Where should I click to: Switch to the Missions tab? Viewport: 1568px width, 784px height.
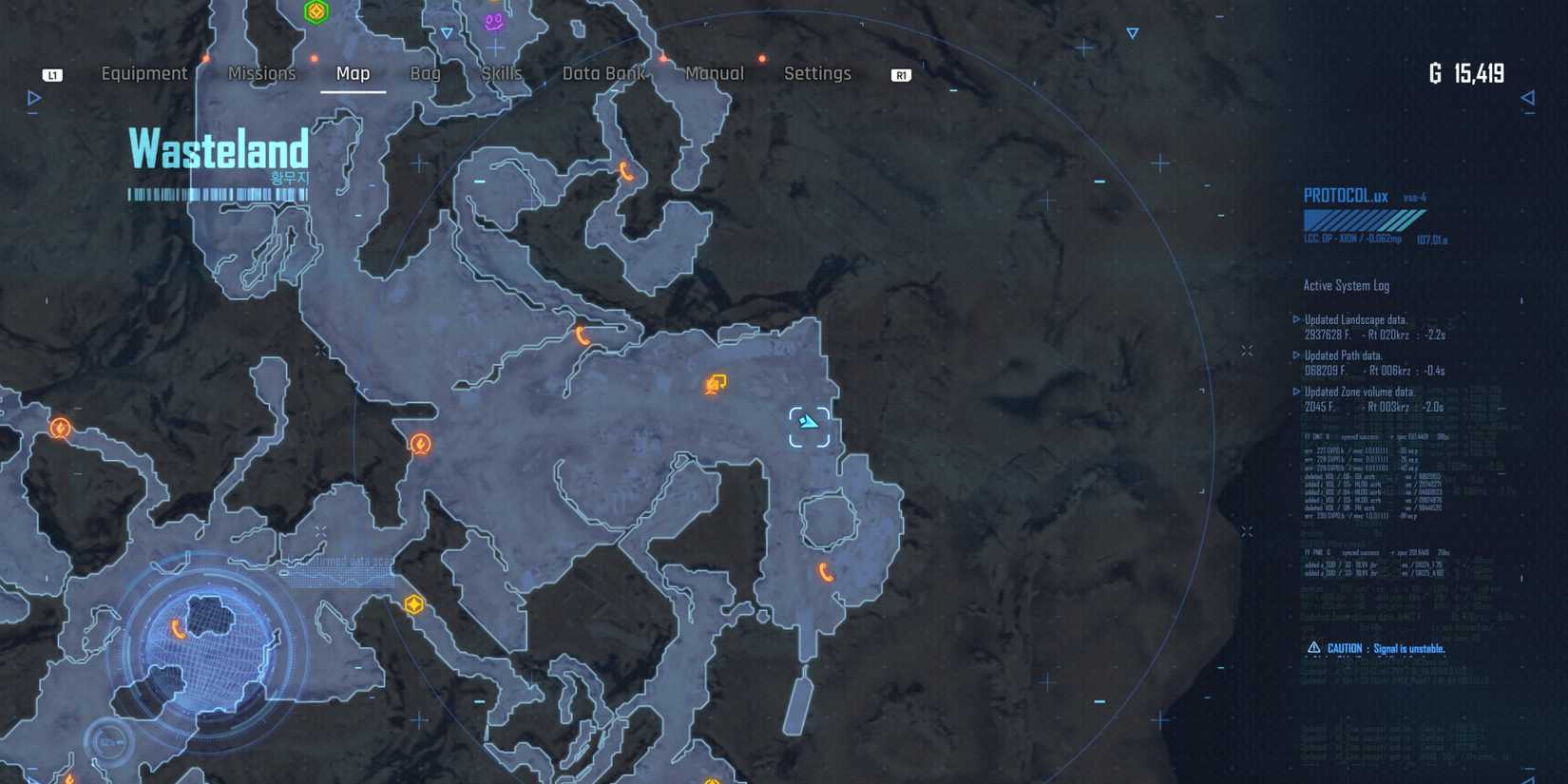pos(261,73)
